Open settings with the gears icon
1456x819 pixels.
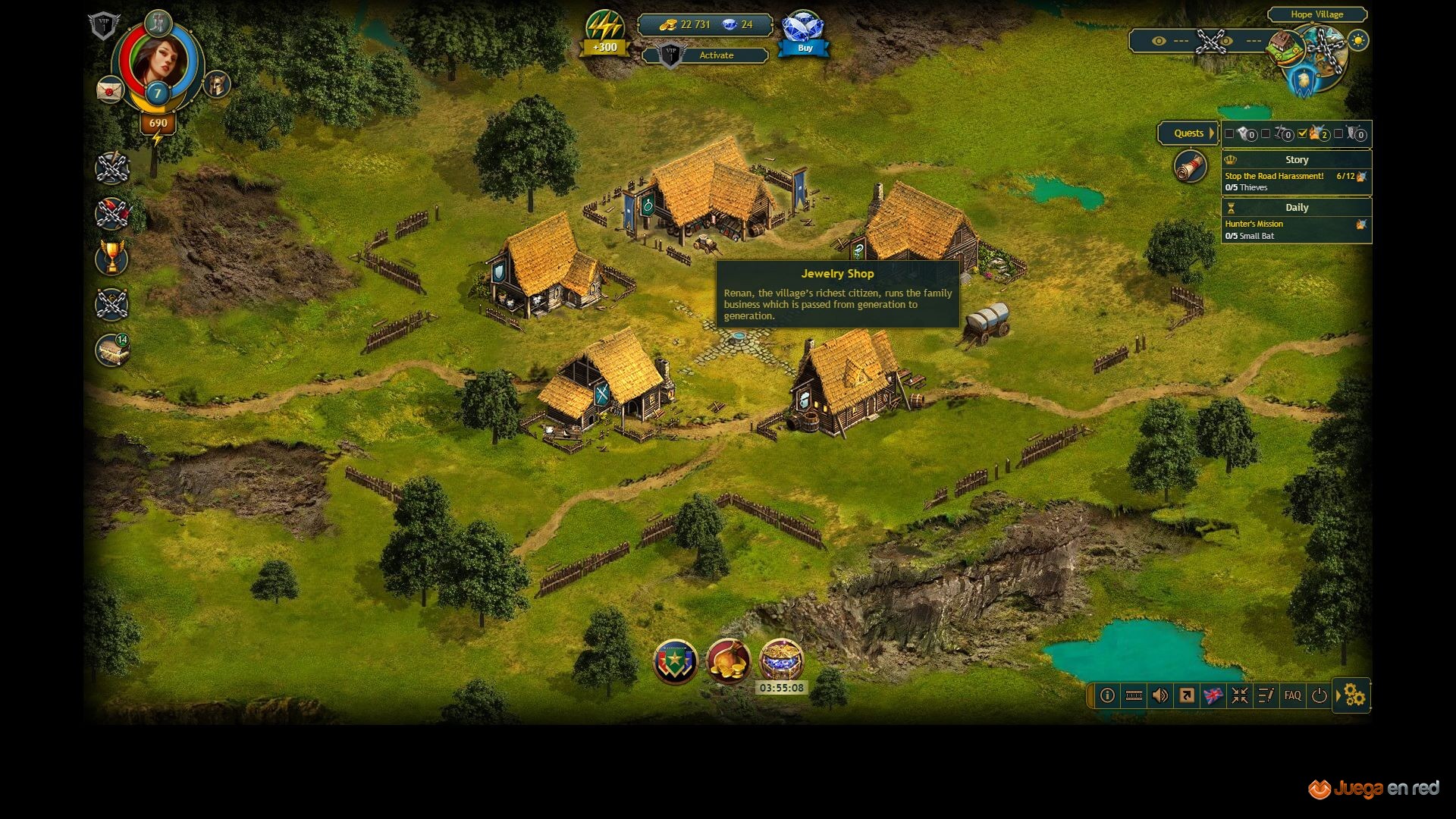[1354, 695]
